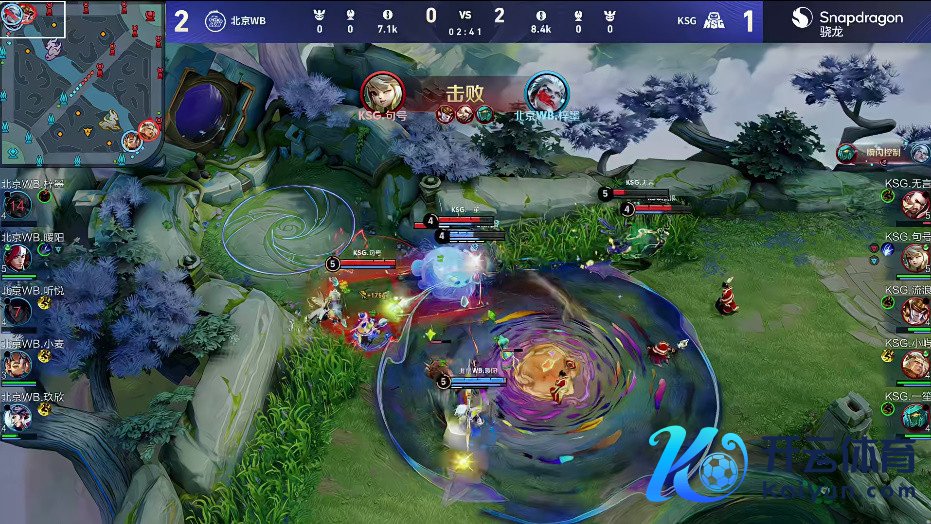
Task: Select KSG.流浪 player portrait
Action: click(914, 311)
